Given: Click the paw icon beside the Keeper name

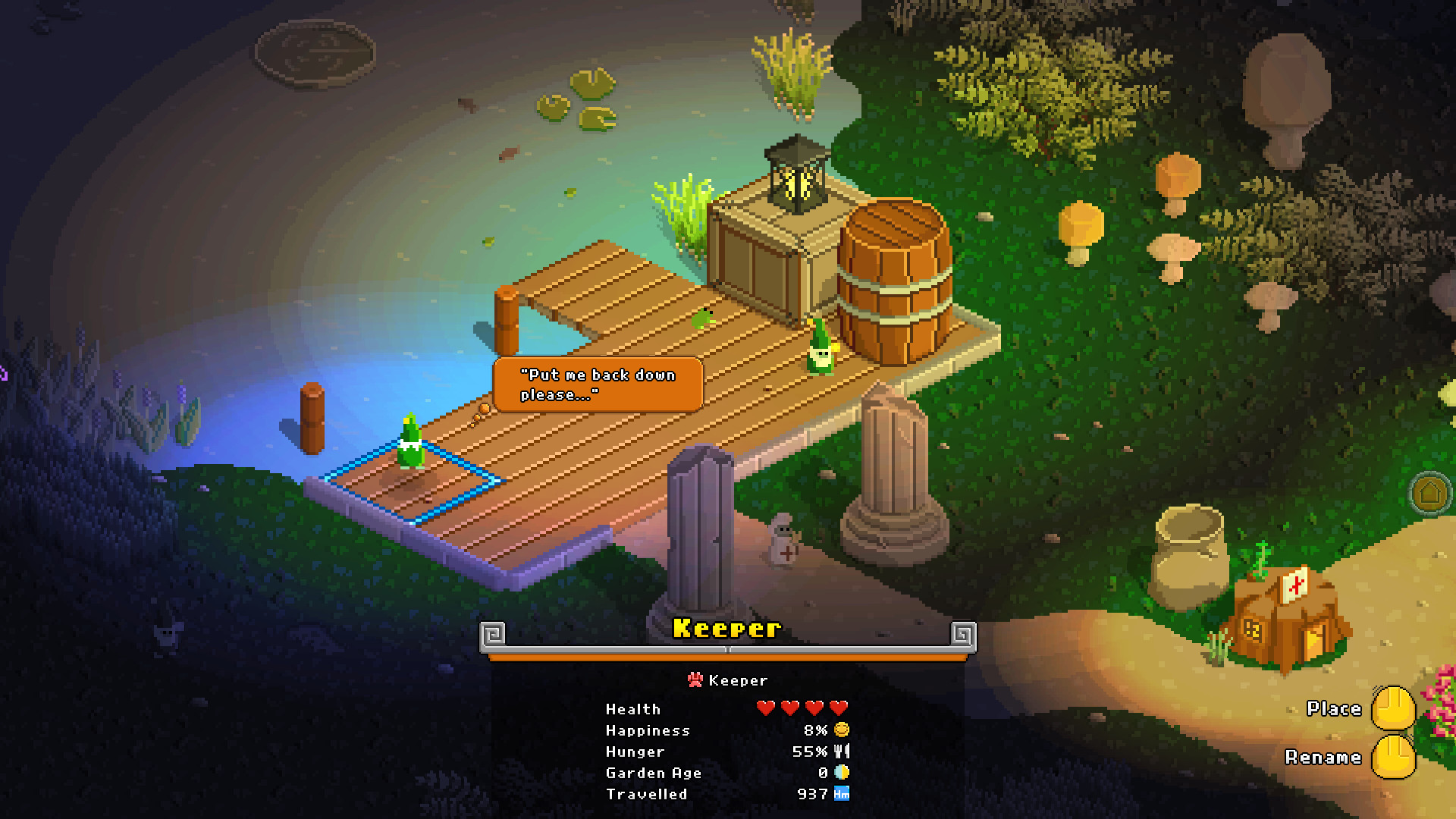Looking at the screenshot, I should (x=695, y=679).
